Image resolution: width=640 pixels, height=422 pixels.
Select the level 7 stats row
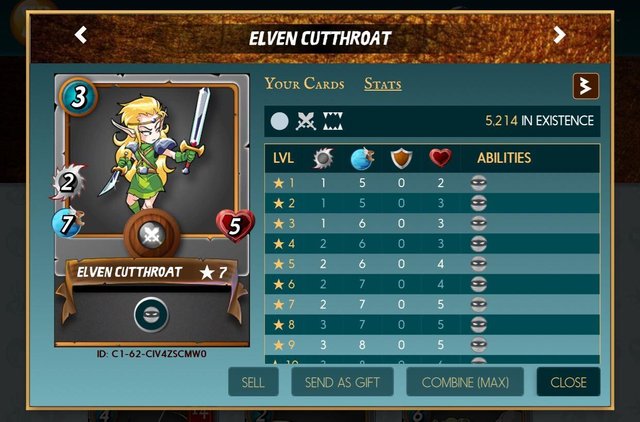[x=431, y=304]
